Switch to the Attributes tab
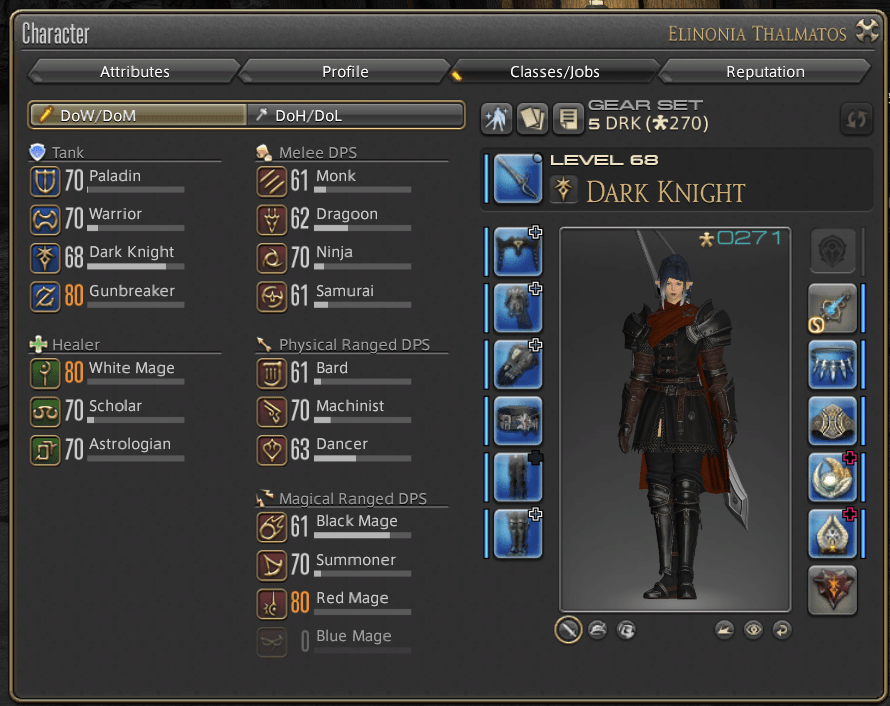This screenshot has height=706, width=890. (135, 72)
